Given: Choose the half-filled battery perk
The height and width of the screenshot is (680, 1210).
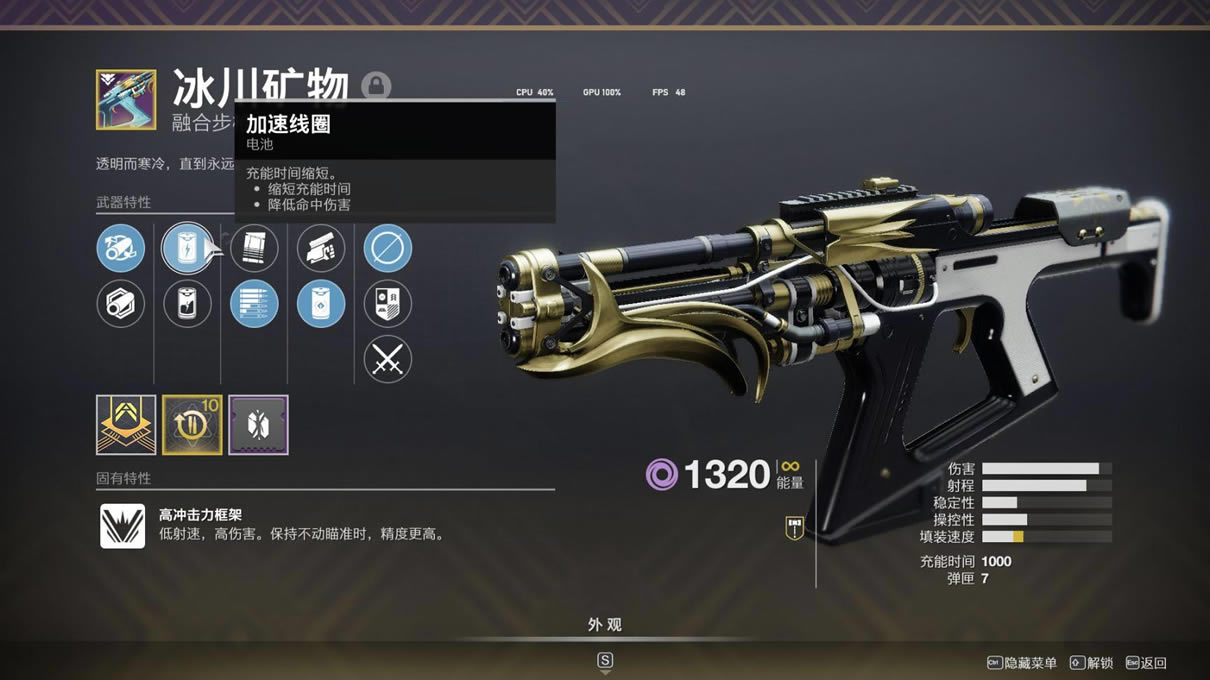Looking at the screenshot, I should tap(187, 304).
